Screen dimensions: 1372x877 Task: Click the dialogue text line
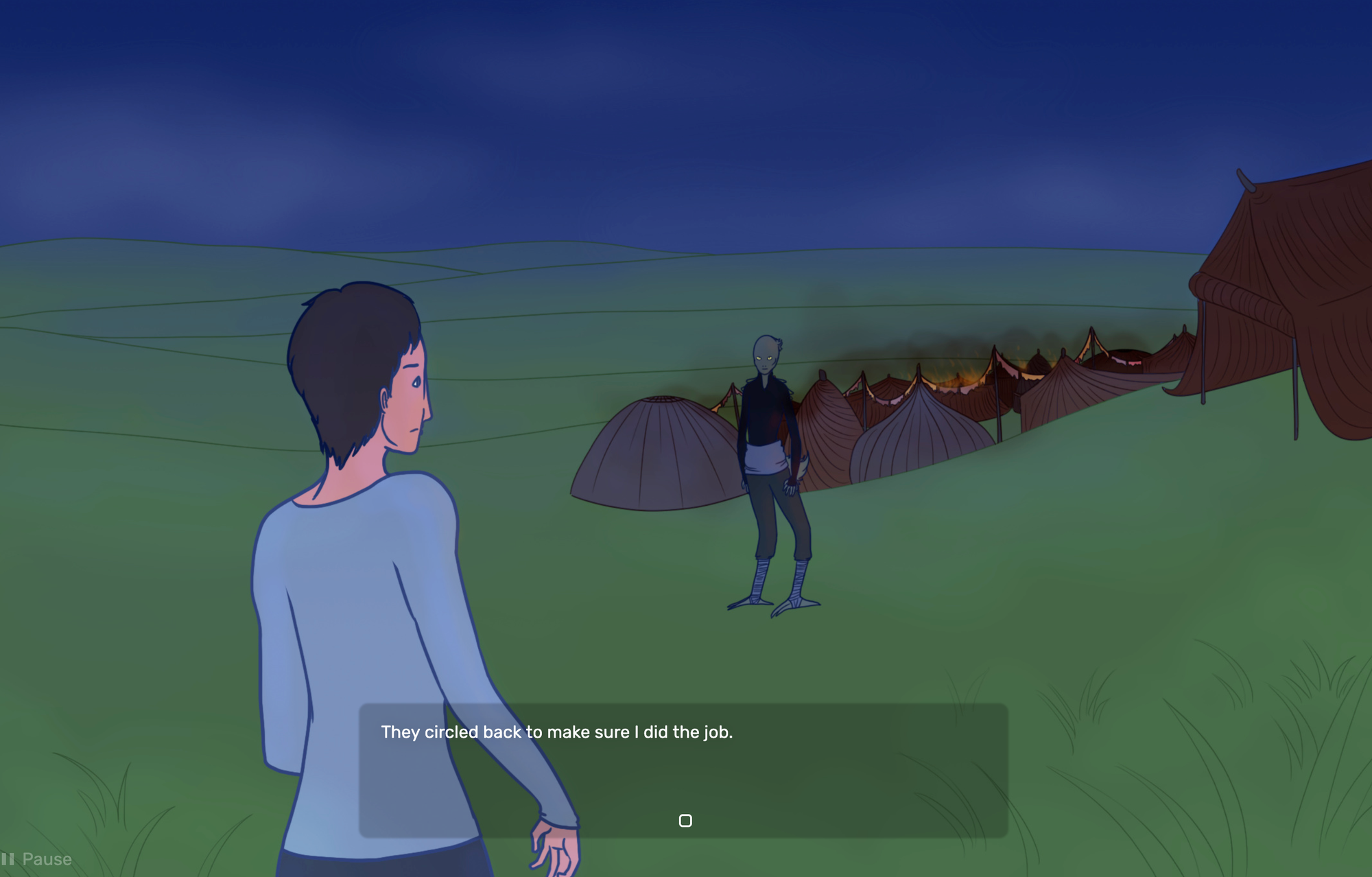[x=557, y=733]
